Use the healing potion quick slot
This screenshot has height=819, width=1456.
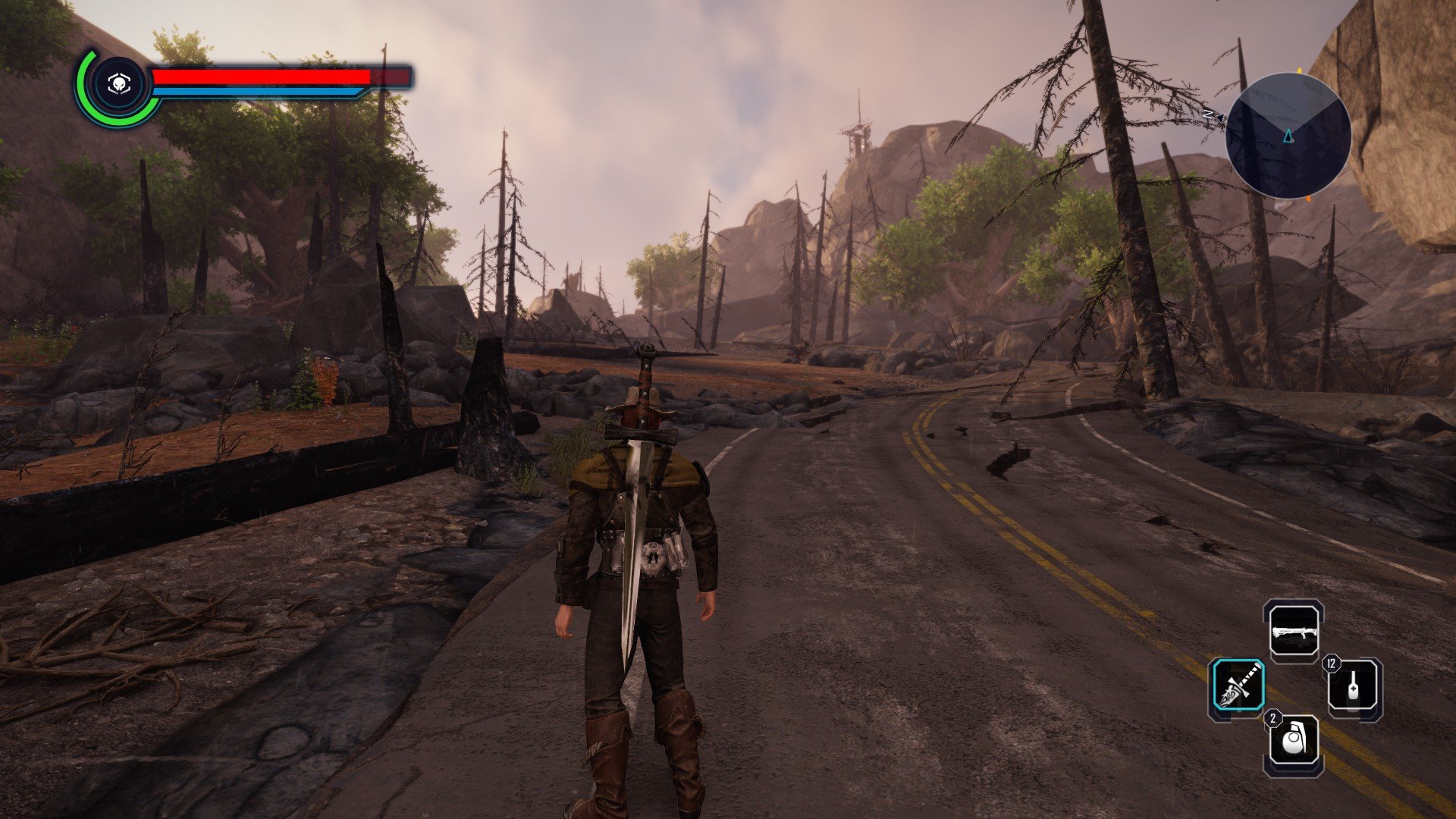point(1354,689)
